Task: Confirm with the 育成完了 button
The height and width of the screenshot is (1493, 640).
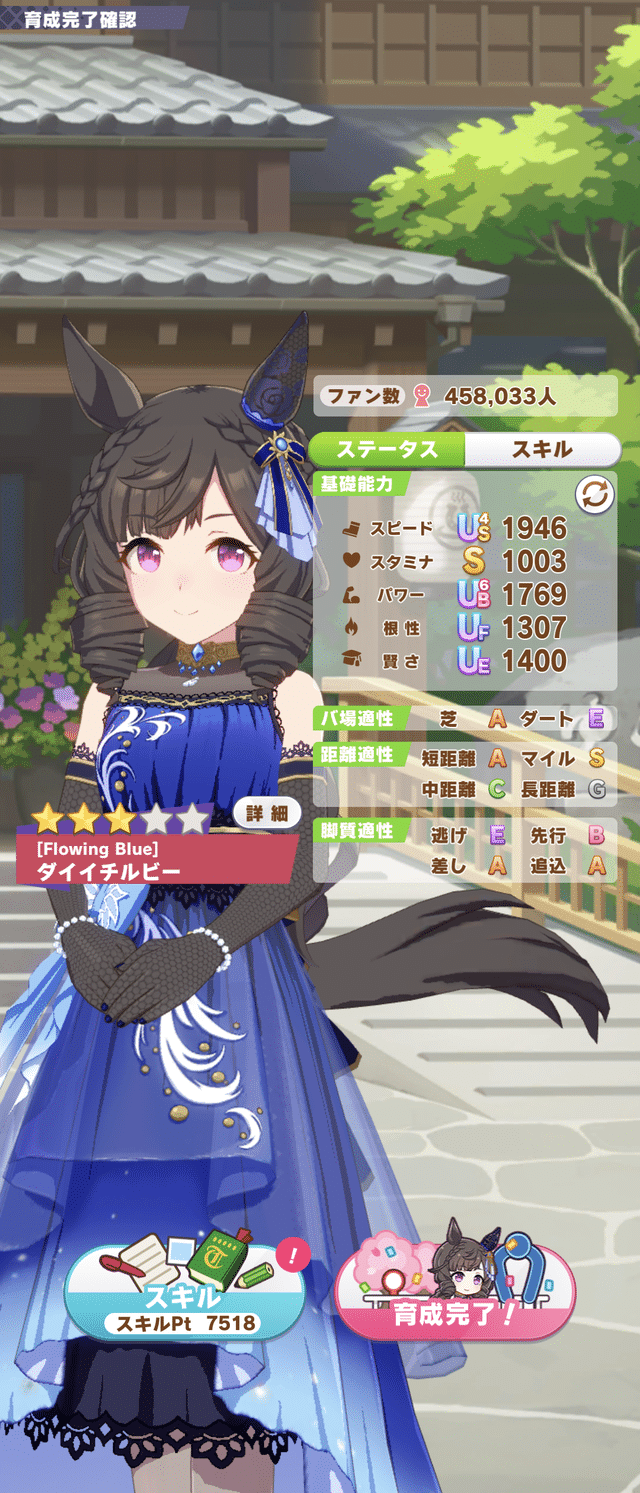Action: pos(454,1289)
